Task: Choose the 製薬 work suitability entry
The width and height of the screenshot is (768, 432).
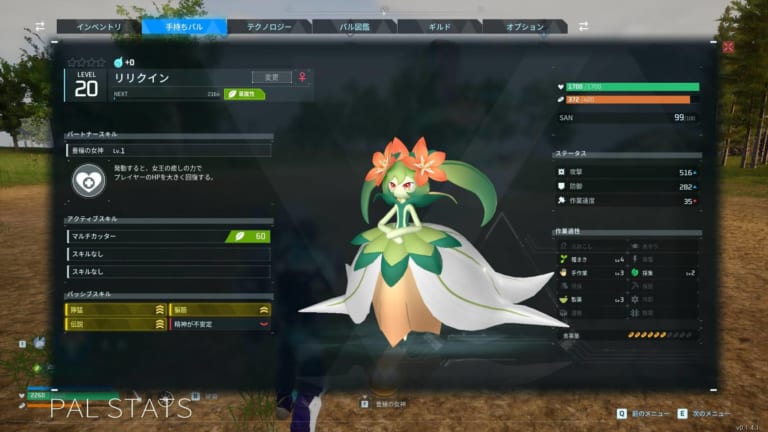Action: point(592,299)
